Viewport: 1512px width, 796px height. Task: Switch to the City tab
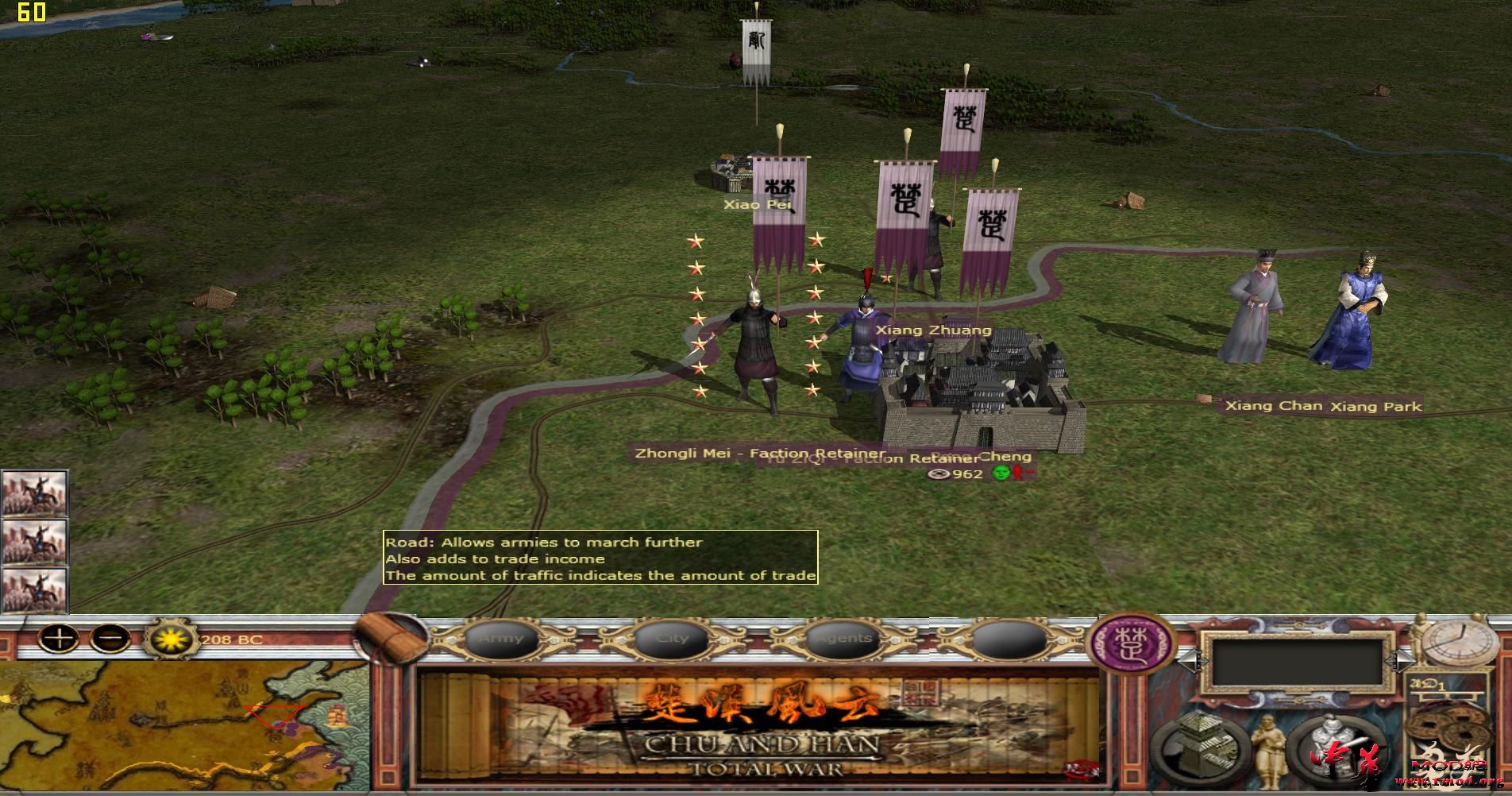673,637
